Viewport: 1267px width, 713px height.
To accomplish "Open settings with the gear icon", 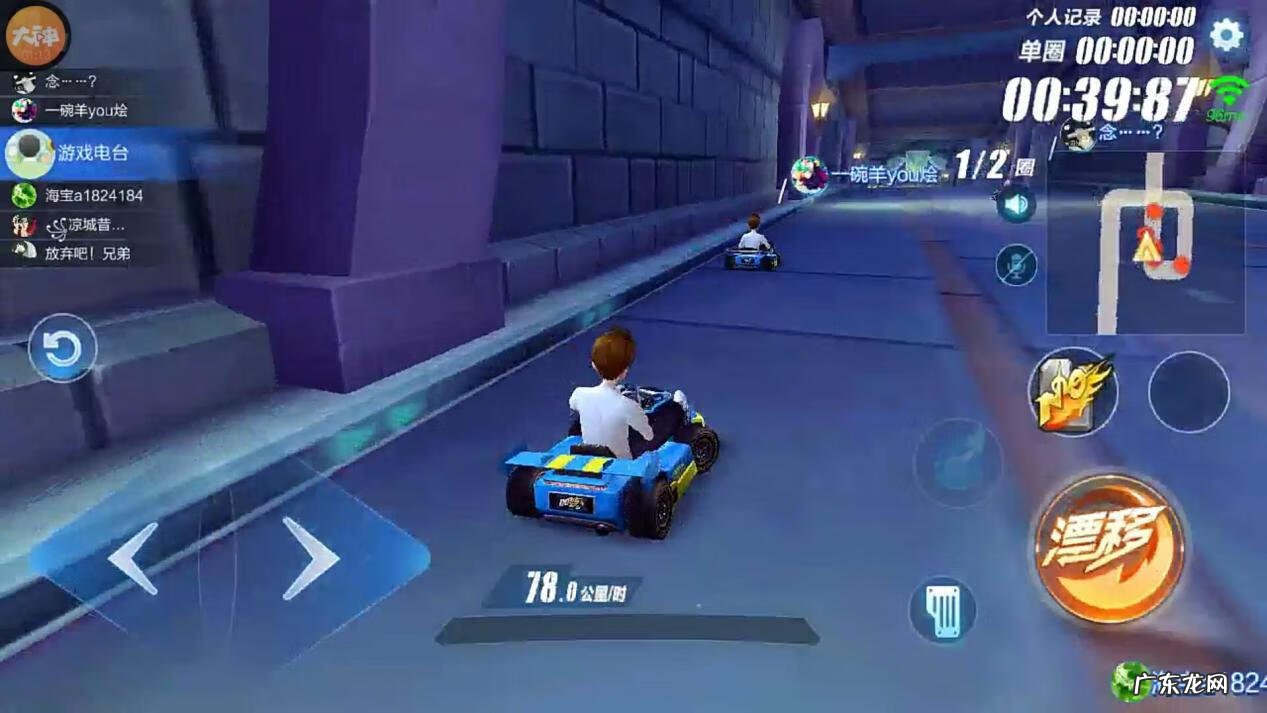I will (x=1226, y=36).
